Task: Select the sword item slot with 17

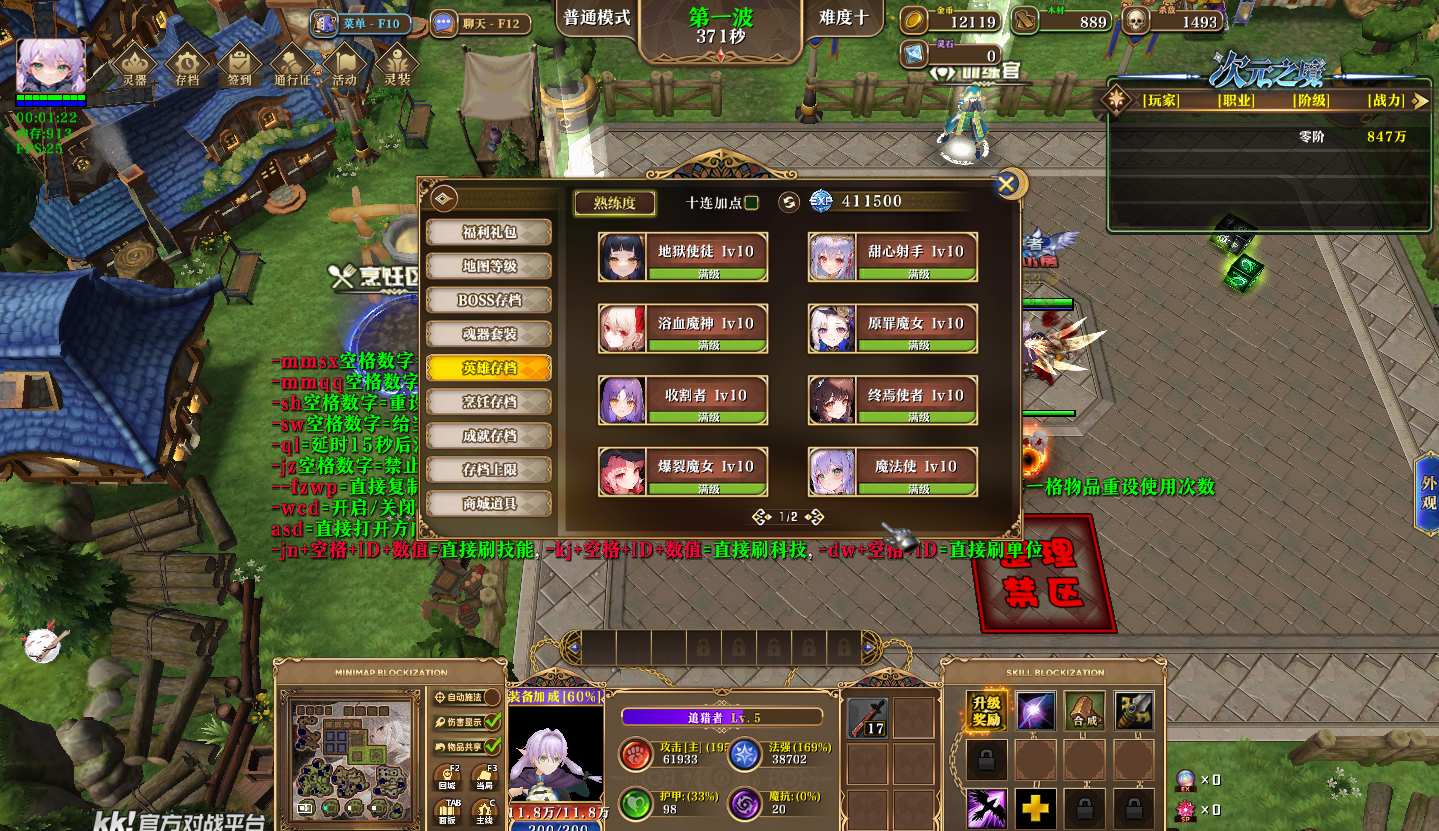Action: point(867,718)
